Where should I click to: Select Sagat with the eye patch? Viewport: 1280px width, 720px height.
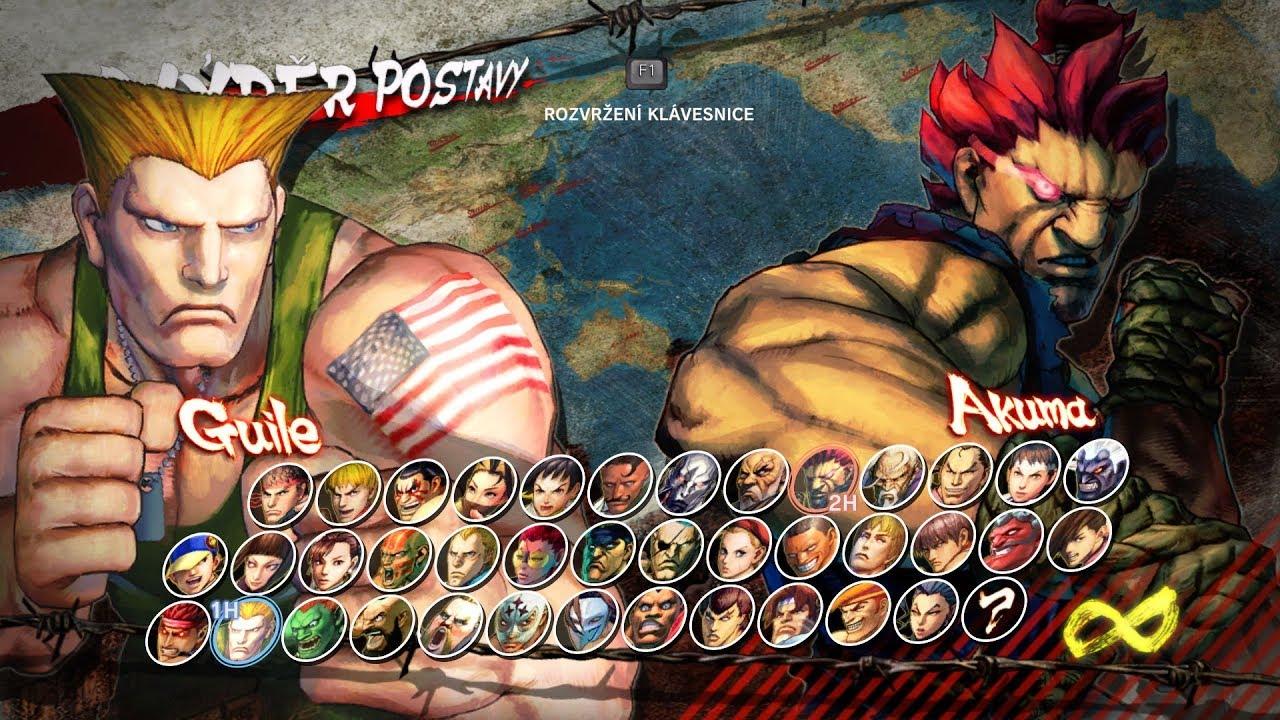pos(672,549)
